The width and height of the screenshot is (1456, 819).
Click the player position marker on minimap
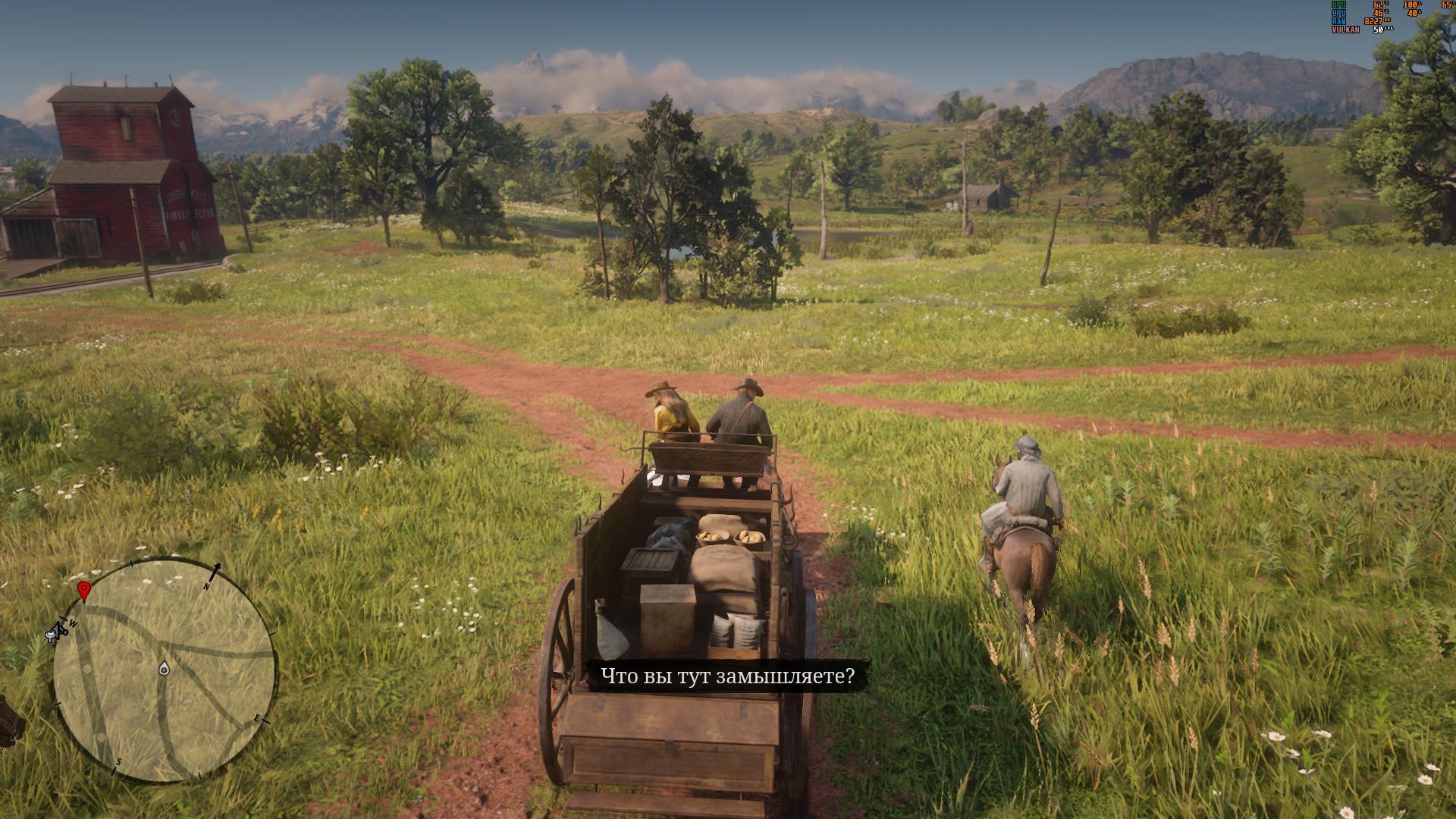pyautogui.click(x=164, y=669)
